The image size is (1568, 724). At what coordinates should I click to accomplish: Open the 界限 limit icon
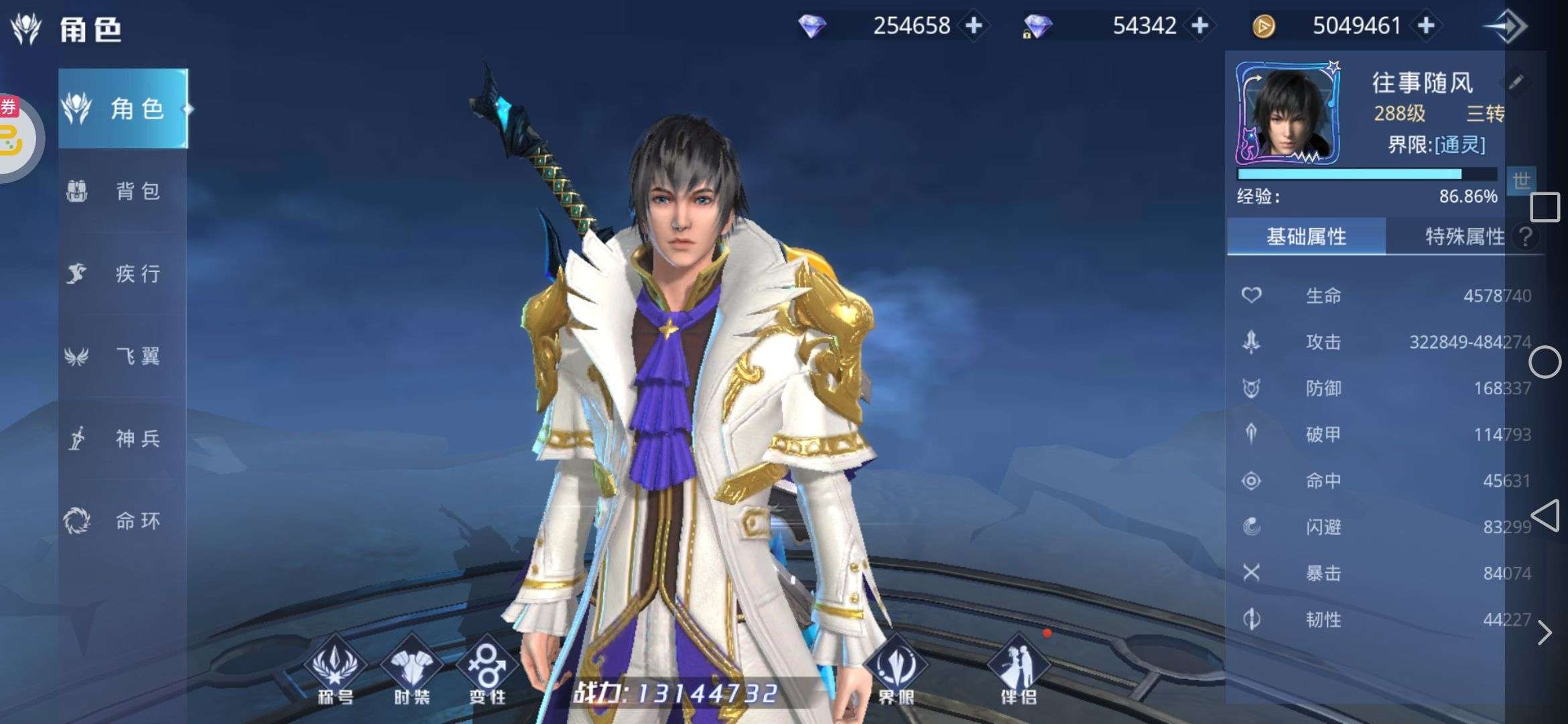tap(896, 670)
